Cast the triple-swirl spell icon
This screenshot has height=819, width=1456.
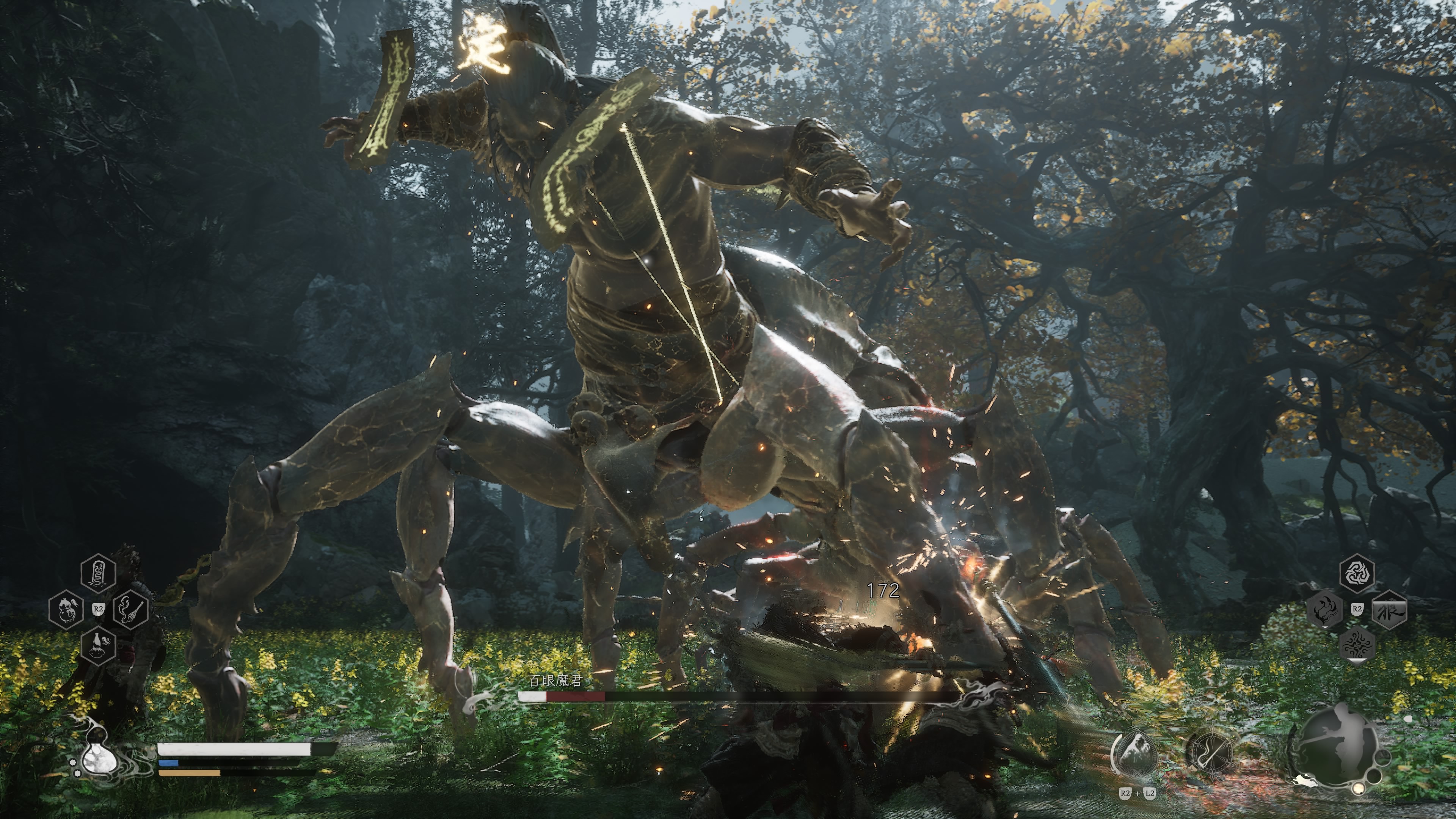tap(1357, 573)
